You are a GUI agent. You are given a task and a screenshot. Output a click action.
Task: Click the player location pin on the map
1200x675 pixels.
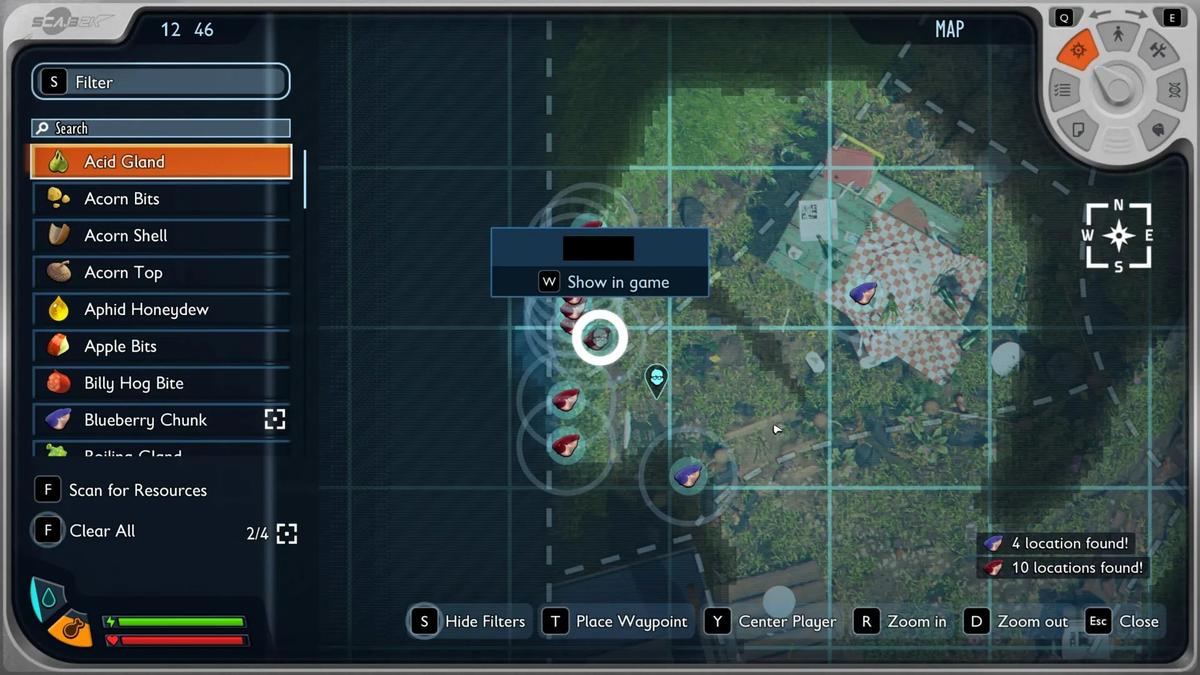tap(656, 378)
